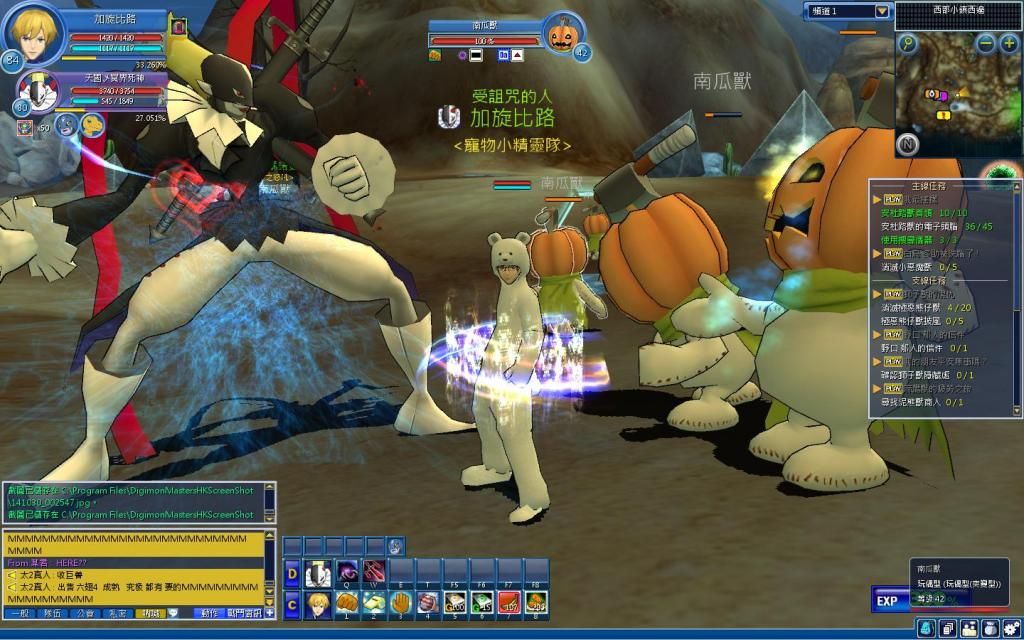The image size is (1024, 640).
Task: Click the N compass button on the minimap
Action: [908, 142]
